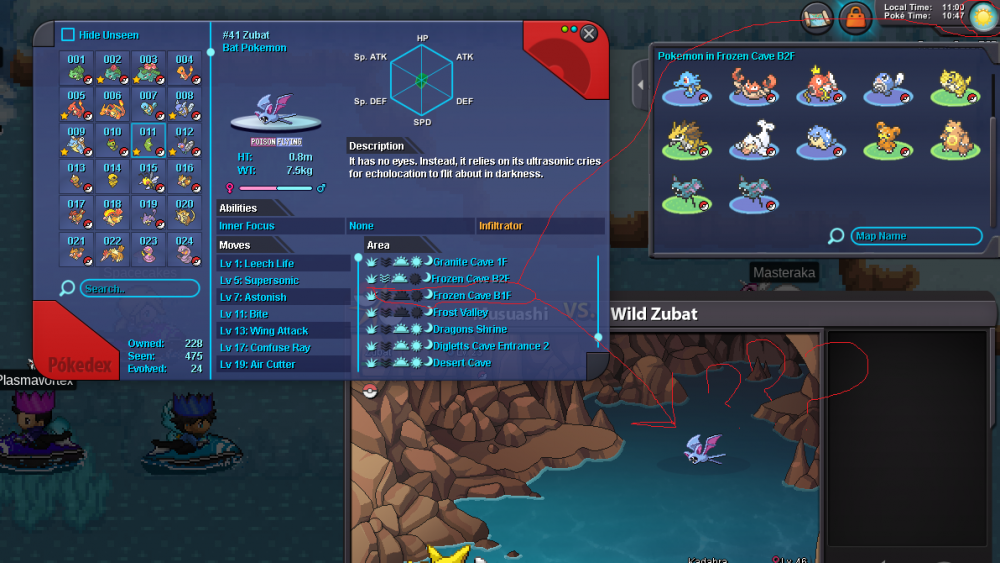Tick the Hide Unseen checkbox
This screenshot has width=1000, height=563.
click(x=68, y=35)
